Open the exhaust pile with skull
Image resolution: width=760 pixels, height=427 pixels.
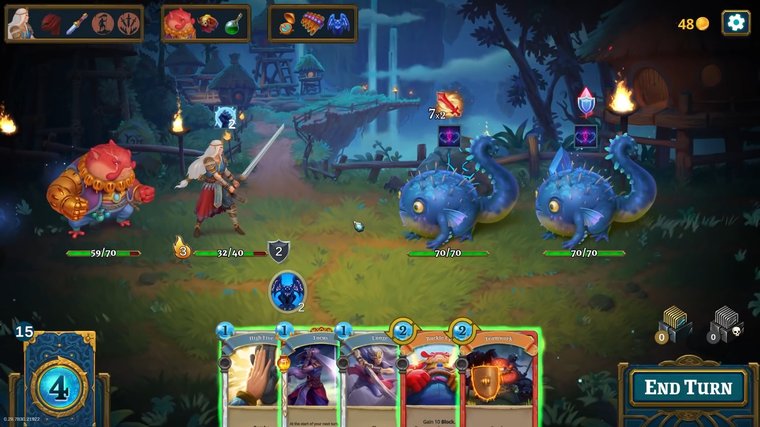click(726, 324)
